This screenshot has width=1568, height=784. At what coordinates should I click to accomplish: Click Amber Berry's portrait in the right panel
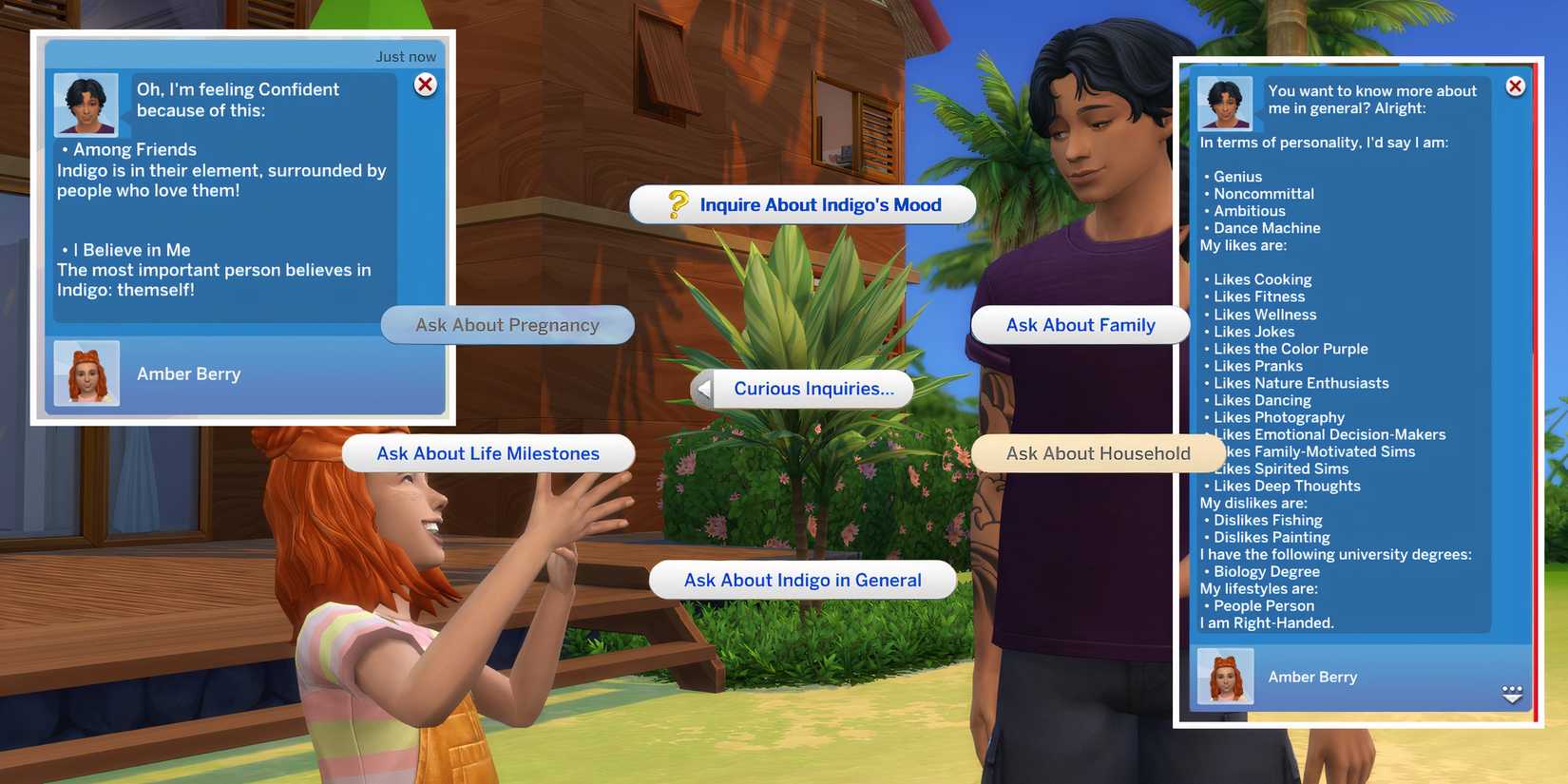coord(1224,677)
